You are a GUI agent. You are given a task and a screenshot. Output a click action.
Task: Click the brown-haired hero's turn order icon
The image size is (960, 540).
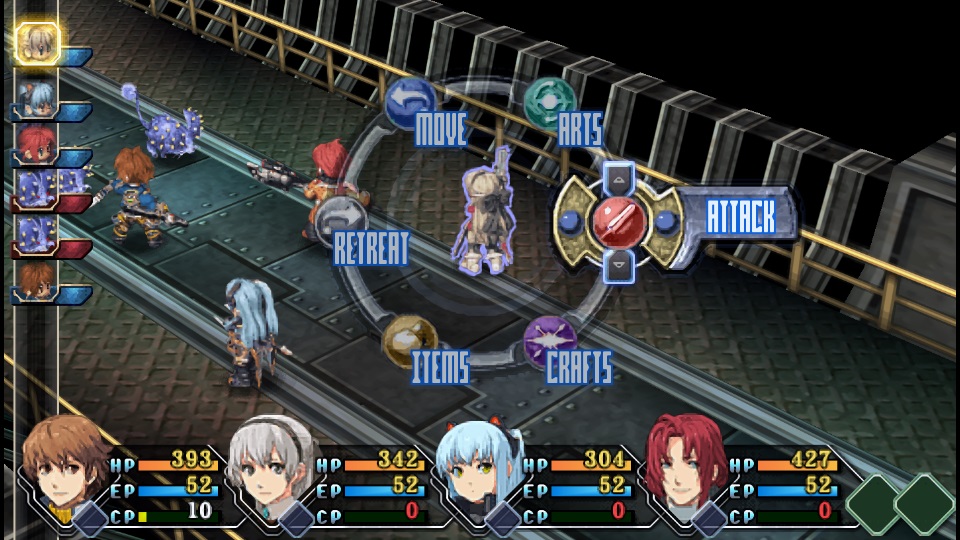pos(35,281)
